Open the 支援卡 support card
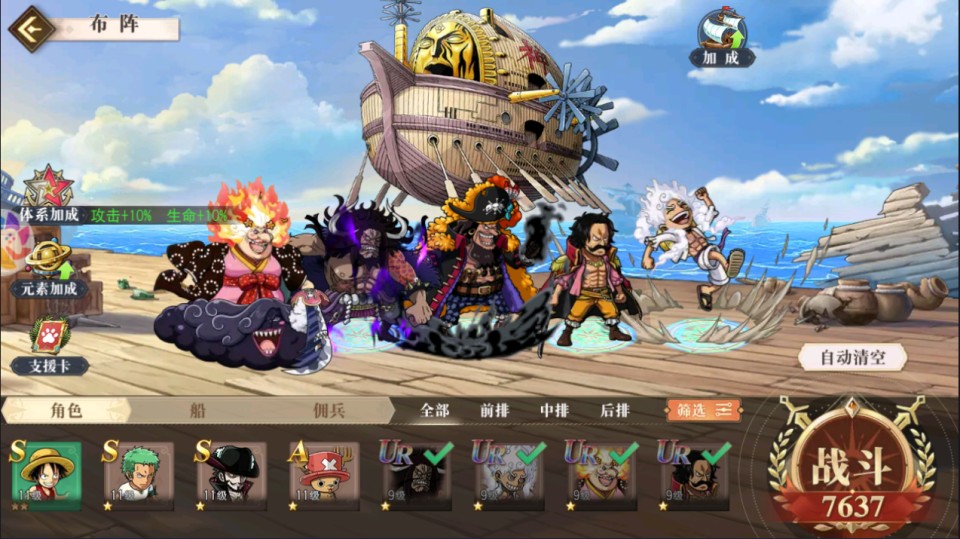The width and height of the screenshot is (960, 539). click(49, 345)
